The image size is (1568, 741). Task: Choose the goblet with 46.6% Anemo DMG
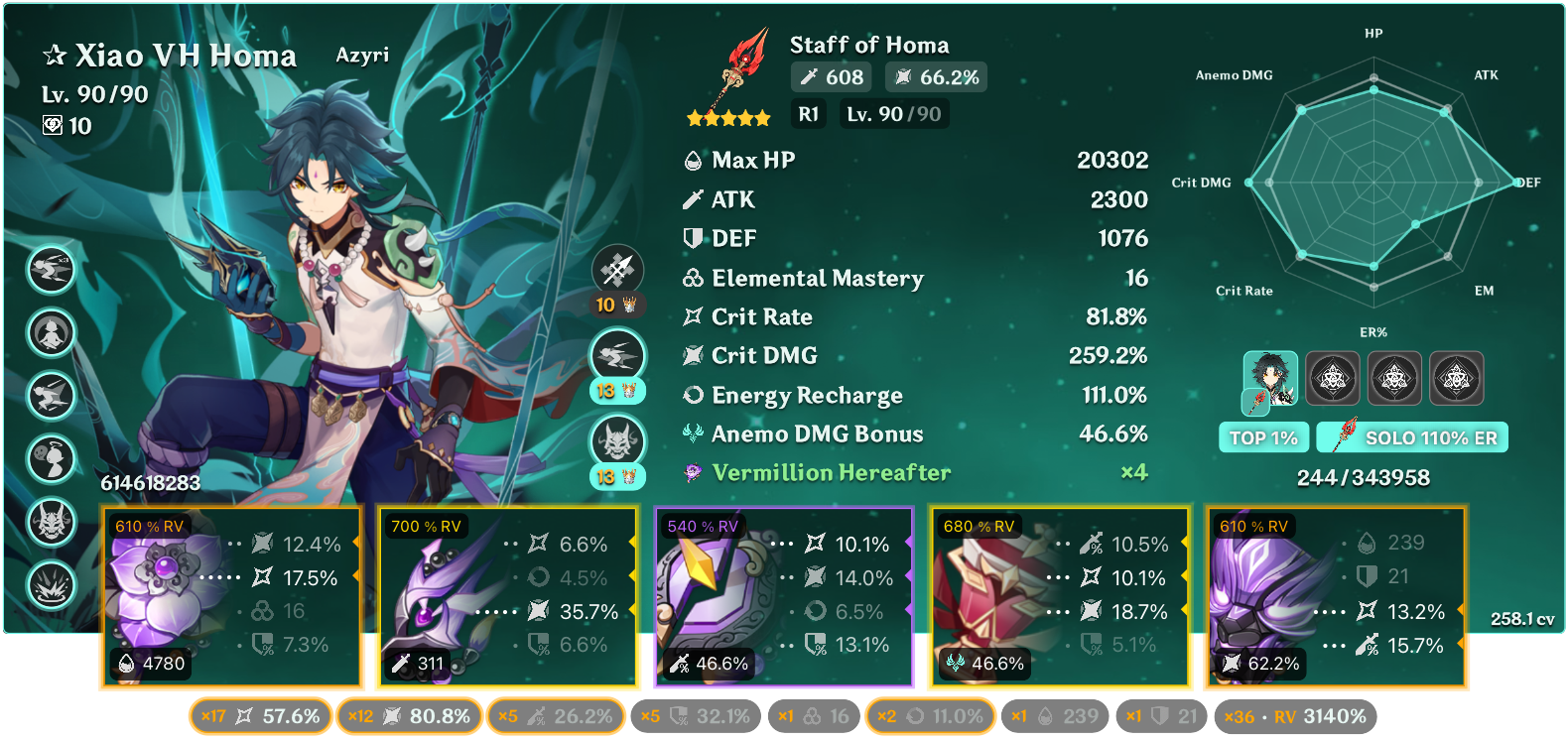[1059, 597]
